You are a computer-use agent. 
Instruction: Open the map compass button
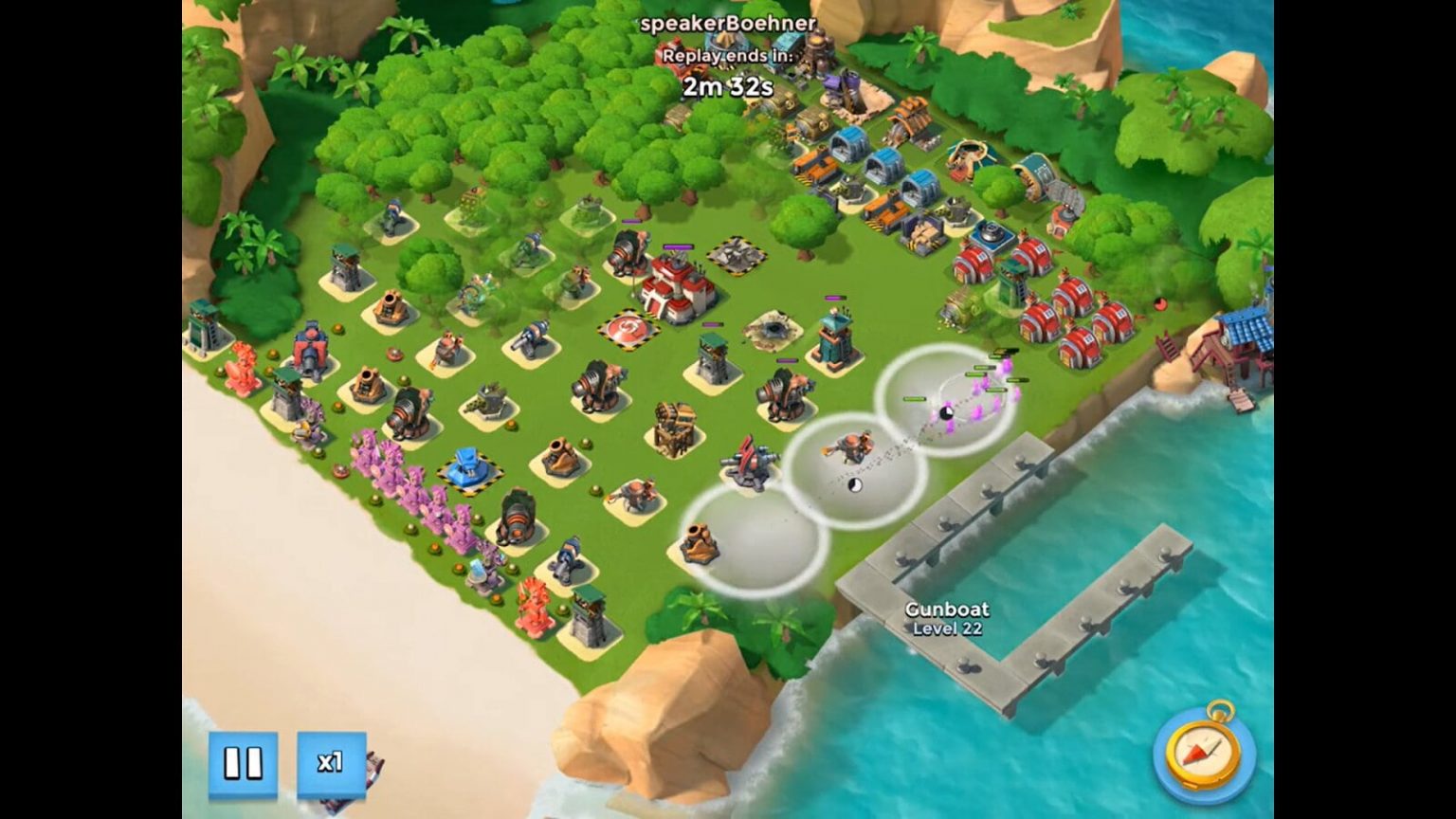tap(1202, 752)
